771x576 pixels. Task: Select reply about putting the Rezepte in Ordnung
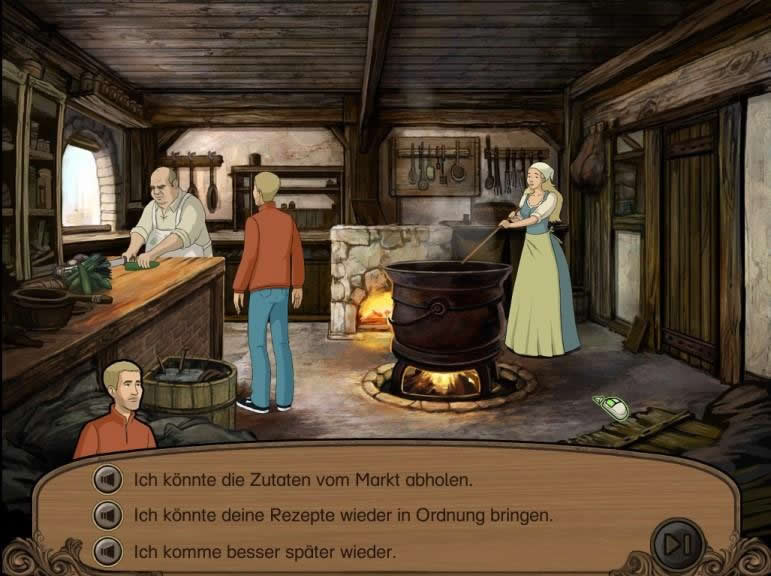[x=343, y=516]
